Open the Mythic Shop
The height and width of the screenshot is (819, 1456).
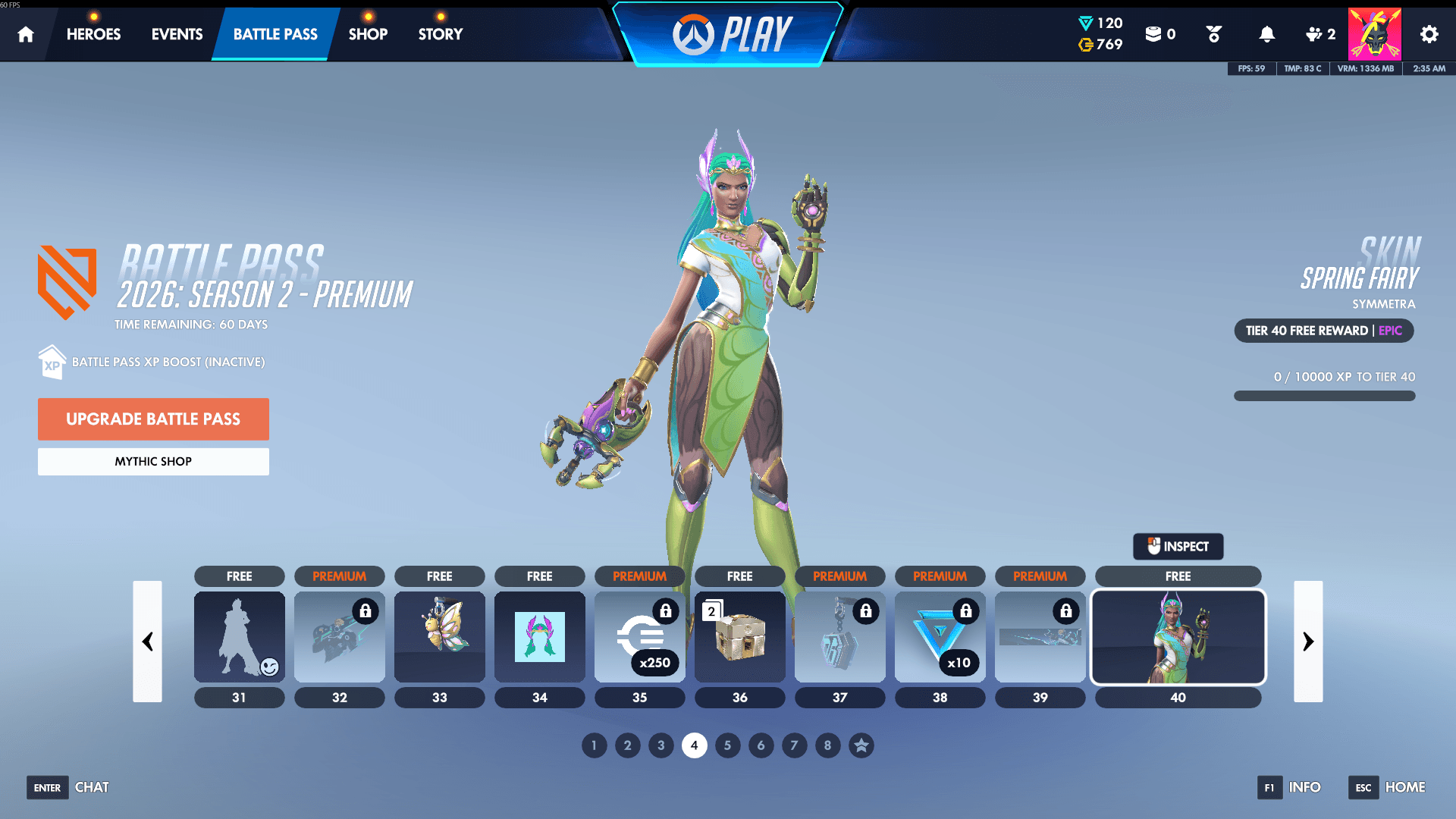153,461
